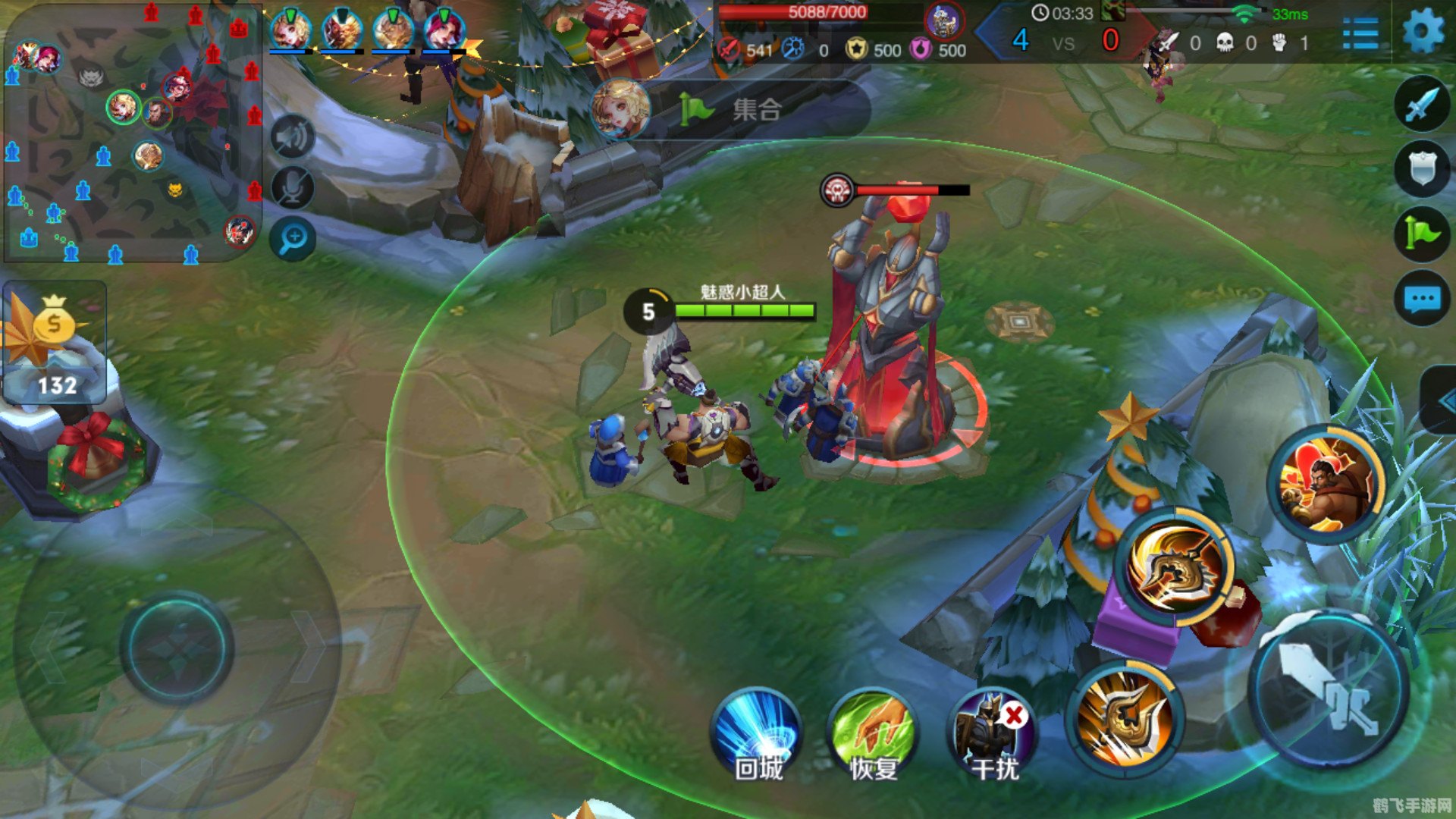Screen dimensions: 1456x819
Task: Open the settings gear menu
Action: [1423, 32]
